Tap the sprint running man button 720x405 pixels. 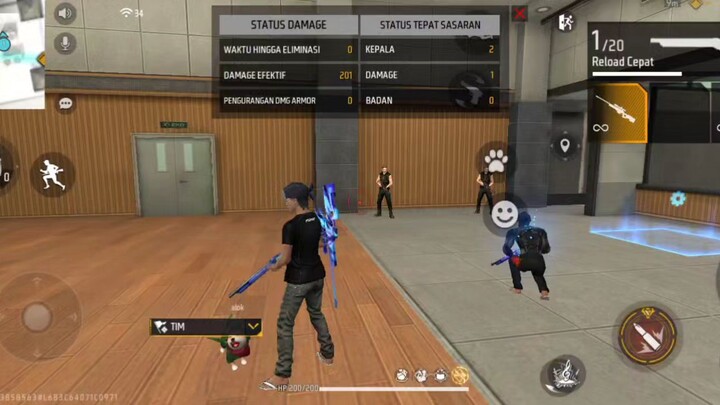52,175
